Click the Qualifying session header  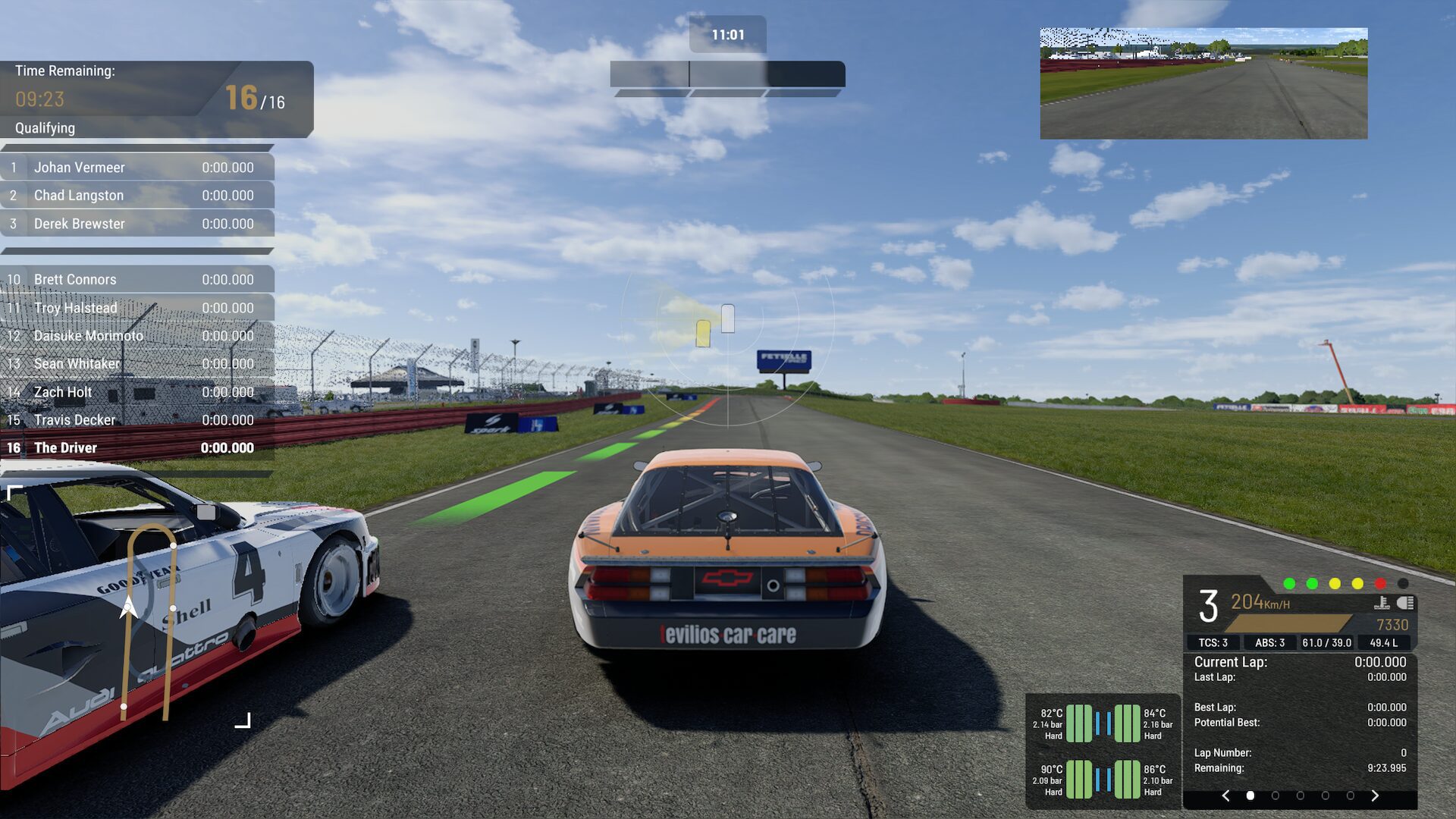coord(45,128)
